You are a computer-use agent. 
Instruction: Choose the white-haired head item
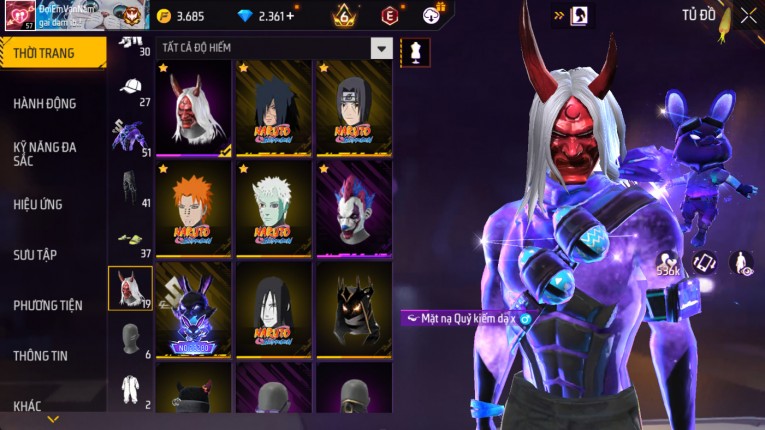(274, 208)
